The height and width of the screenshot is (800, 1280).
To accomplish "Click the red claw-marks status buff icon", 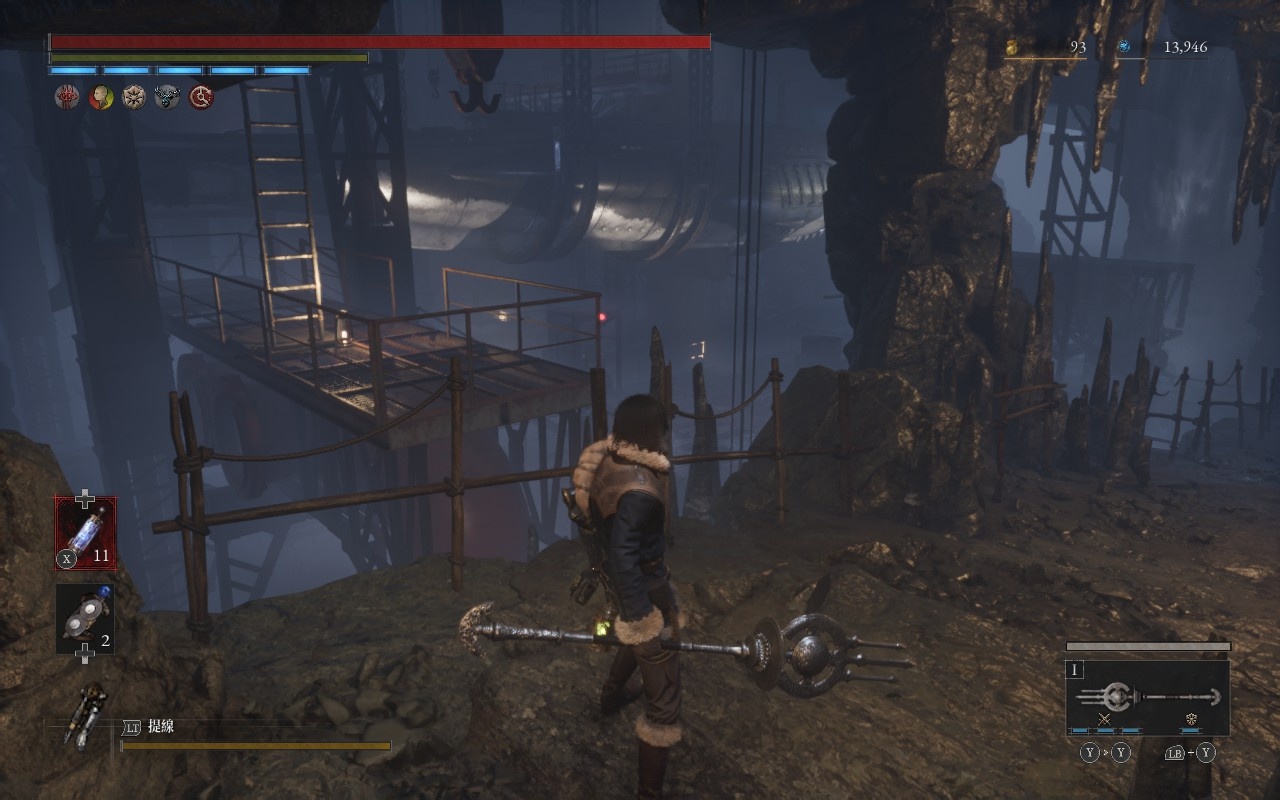I will pos(67,97).
